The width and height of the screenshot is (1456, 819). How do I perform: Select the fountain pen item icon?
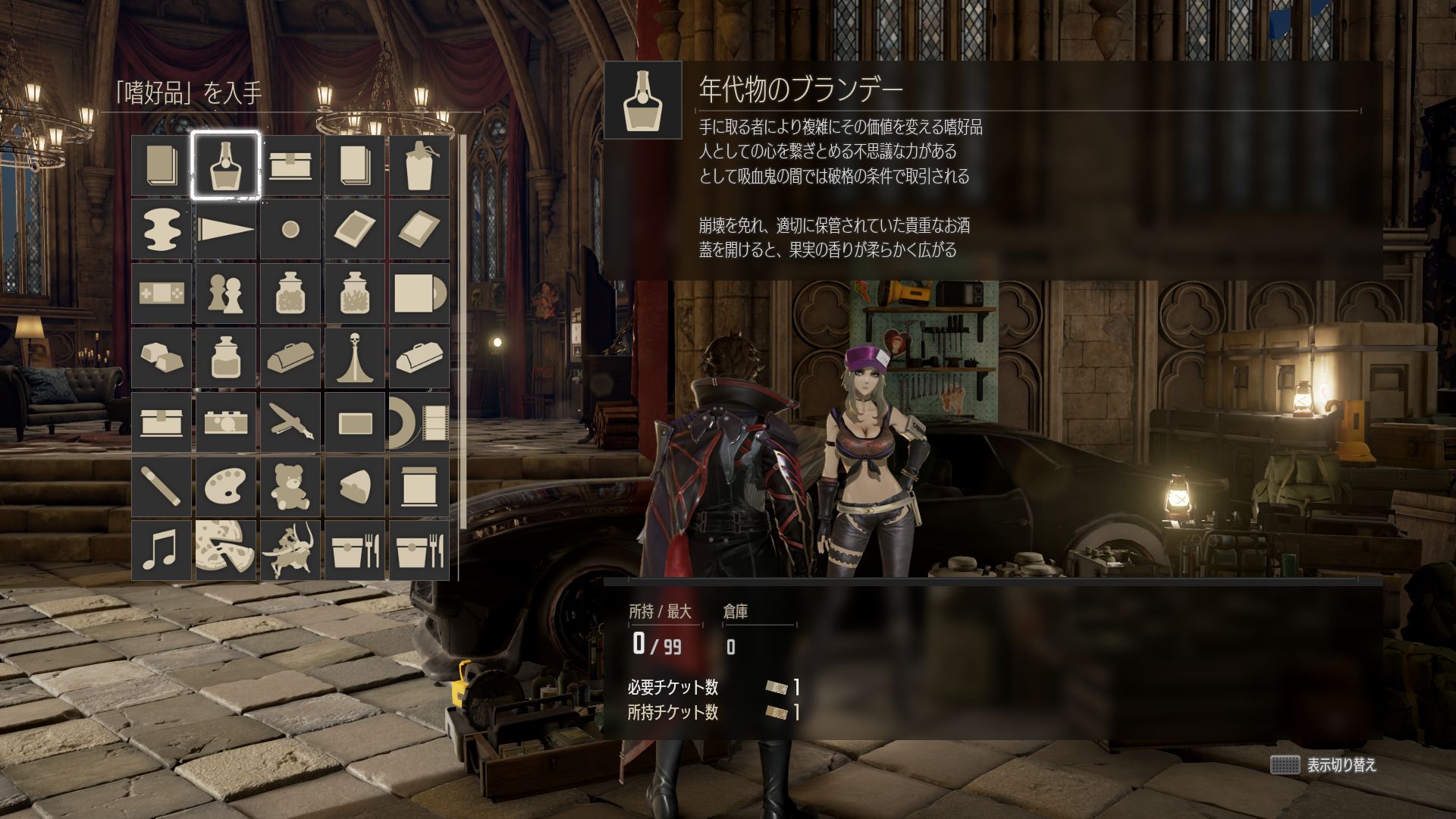click(290, 422)
